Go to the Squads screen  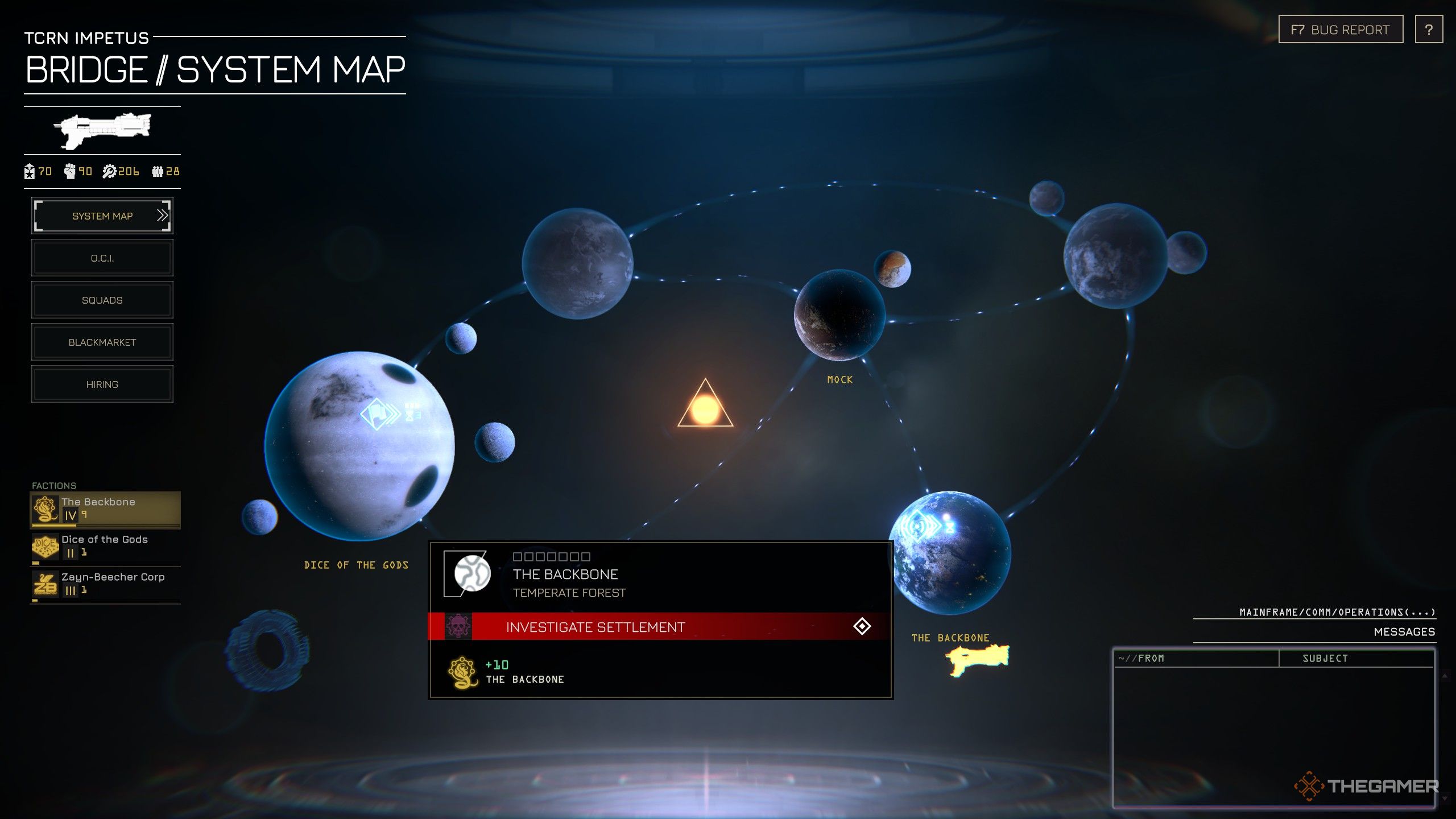[102, 300]
